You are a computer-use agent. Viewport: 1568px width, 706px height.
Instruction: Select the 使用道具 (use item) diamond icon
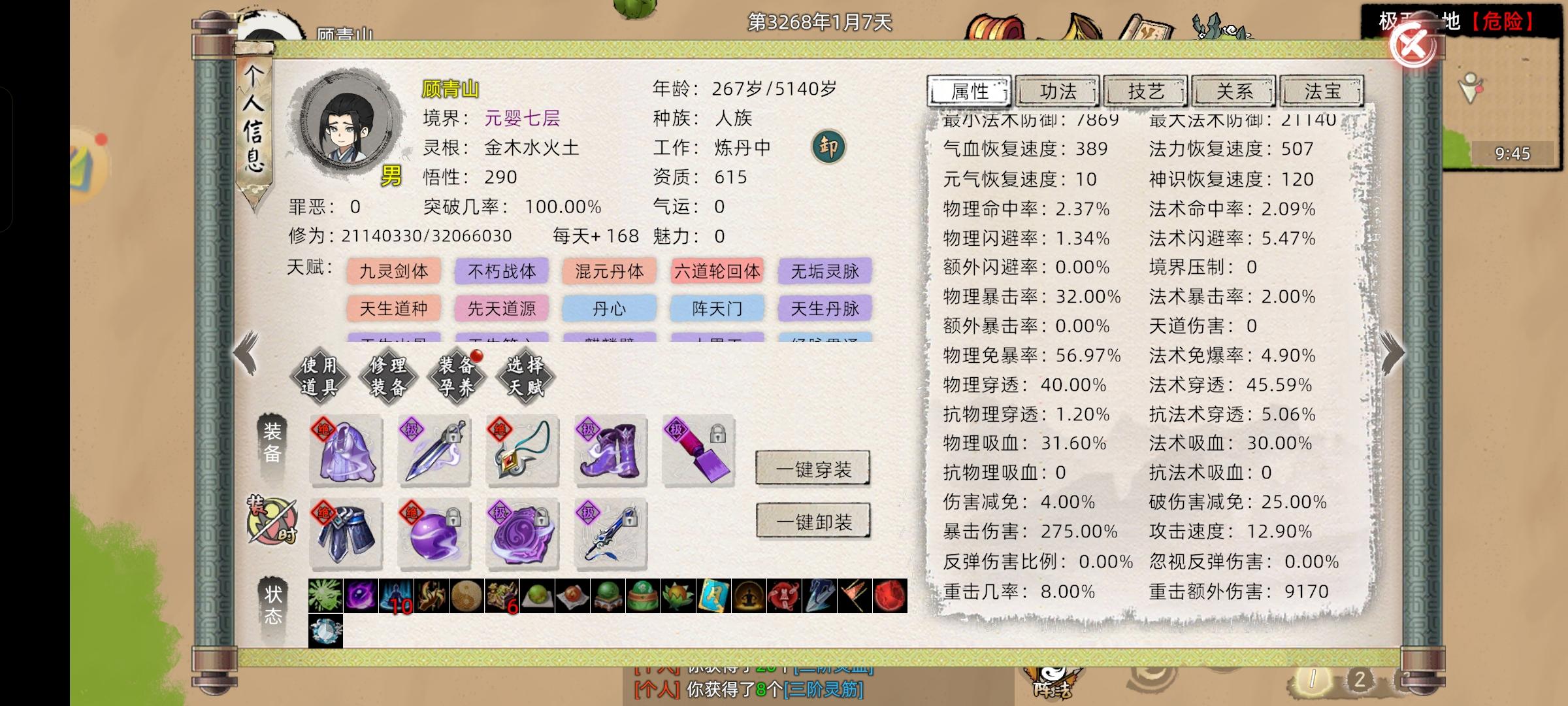tap(319, 375)
